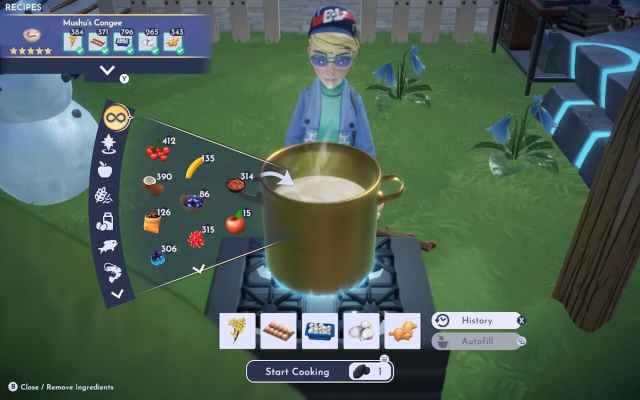Screen dimensions: 640x400
Task: Remove the garlic from the pot slot
Action: [361, 331]
